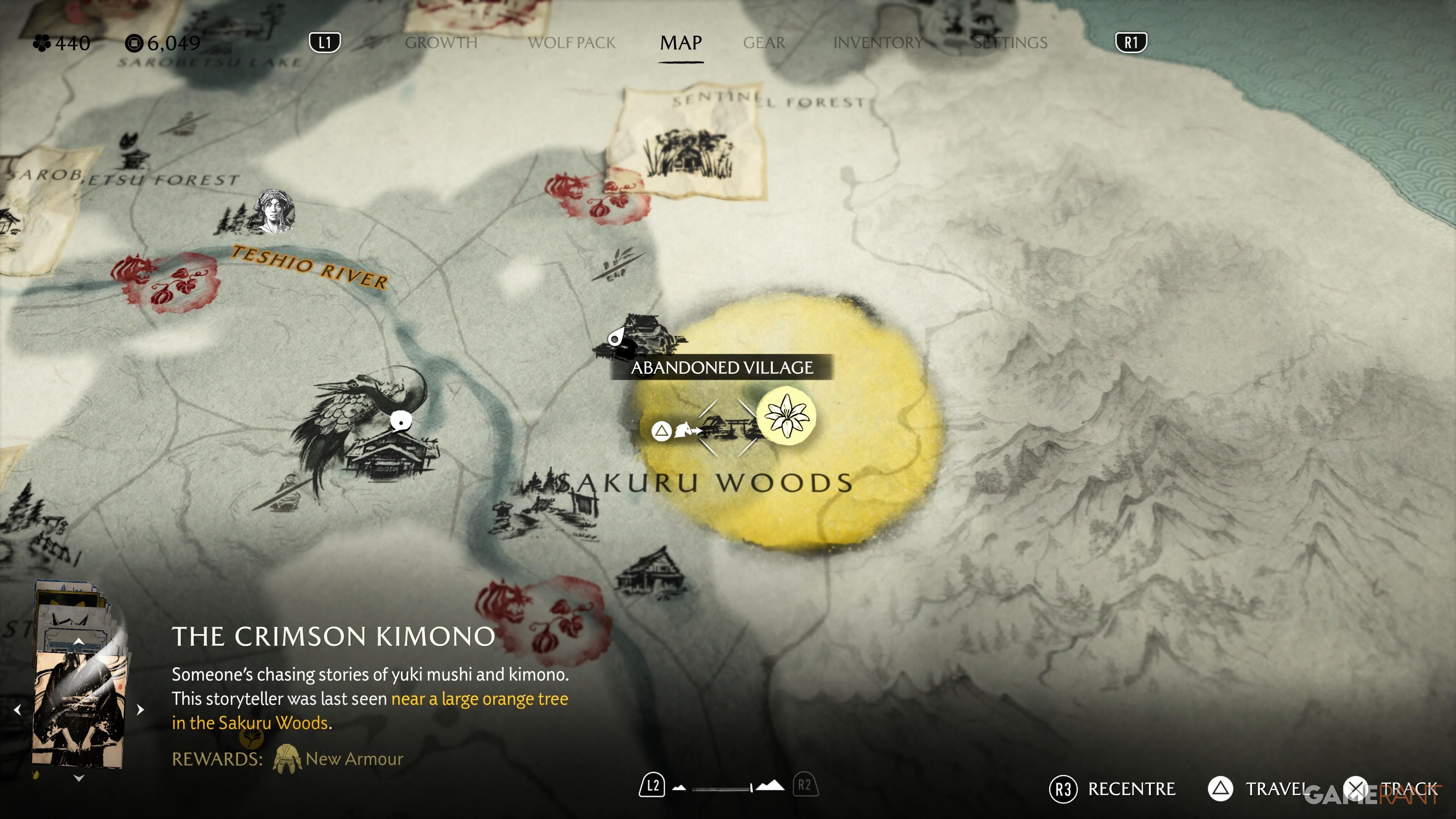Select the white lily flower map marker
The width and height of the screenshot is (1456, 819).
[786, 416]
